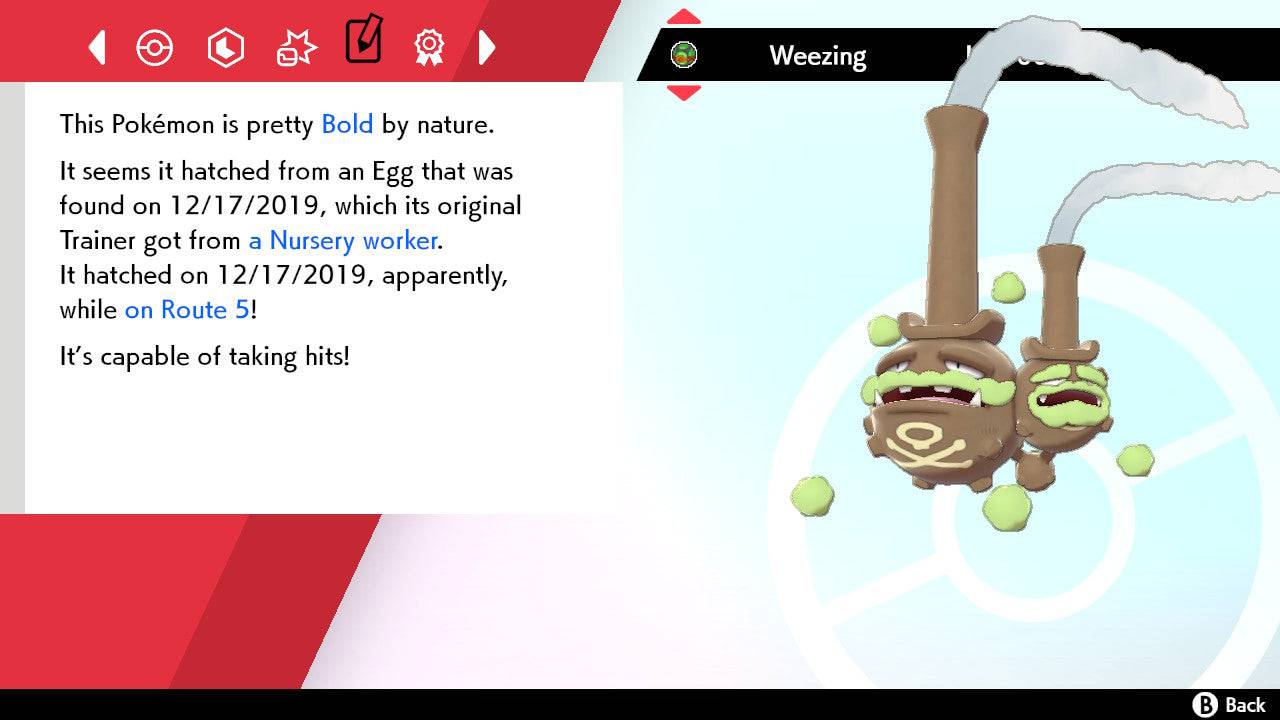This screenshot has width=1280, height=720.
Task: Click the Poké Ball icon beside Weezing
Action: point(684,56)
